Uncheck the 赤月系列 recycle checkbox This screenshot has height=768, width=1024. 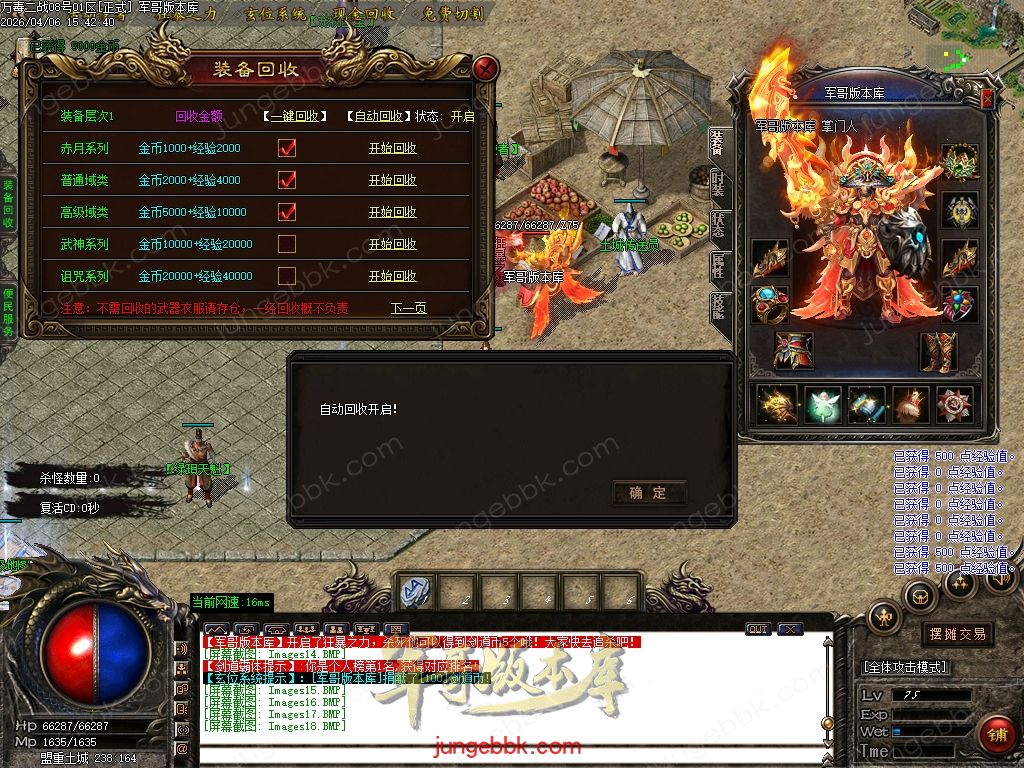[x=287, y=148]
